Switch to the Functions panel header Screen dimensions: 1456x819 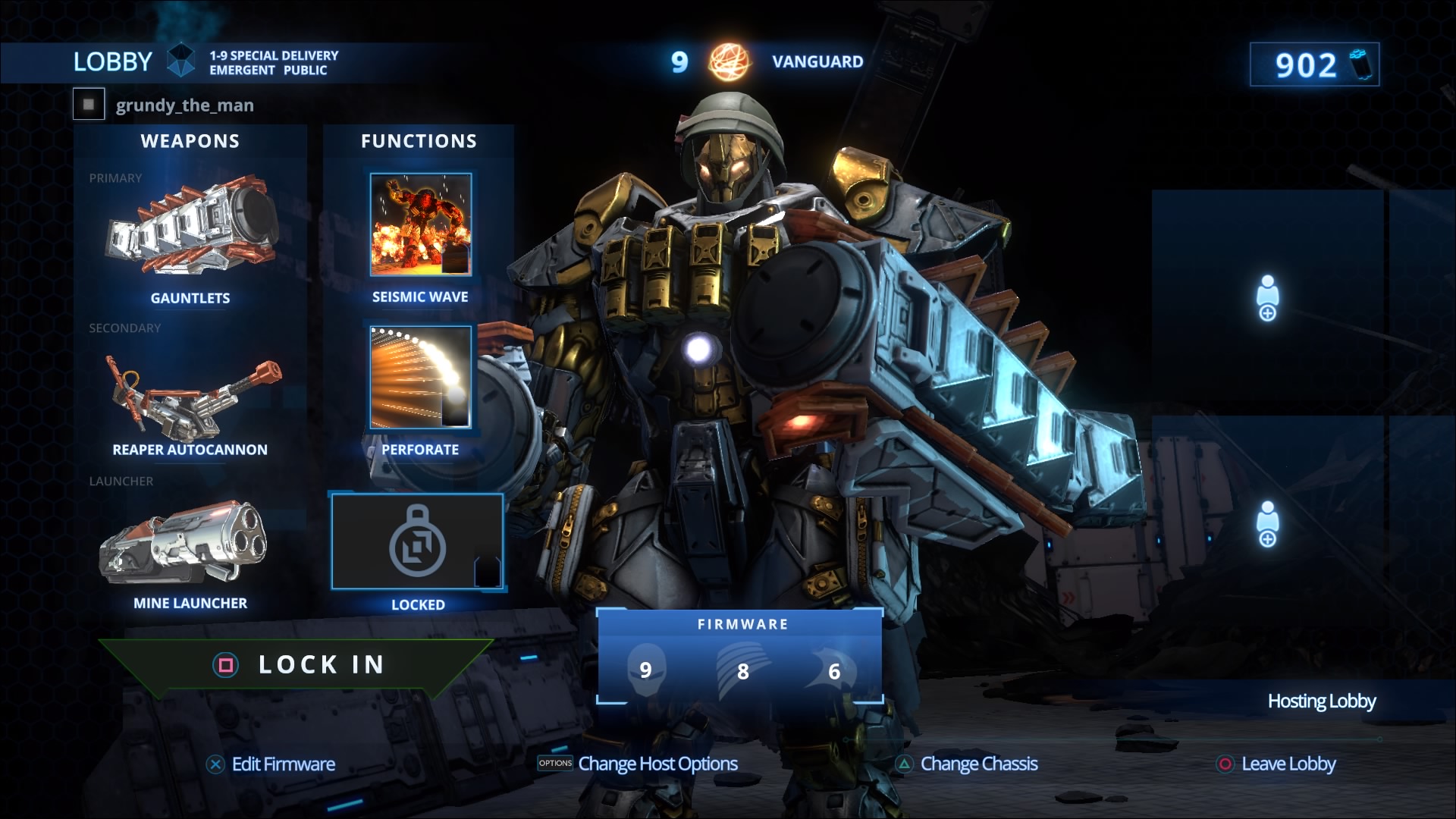coord(419,140)
